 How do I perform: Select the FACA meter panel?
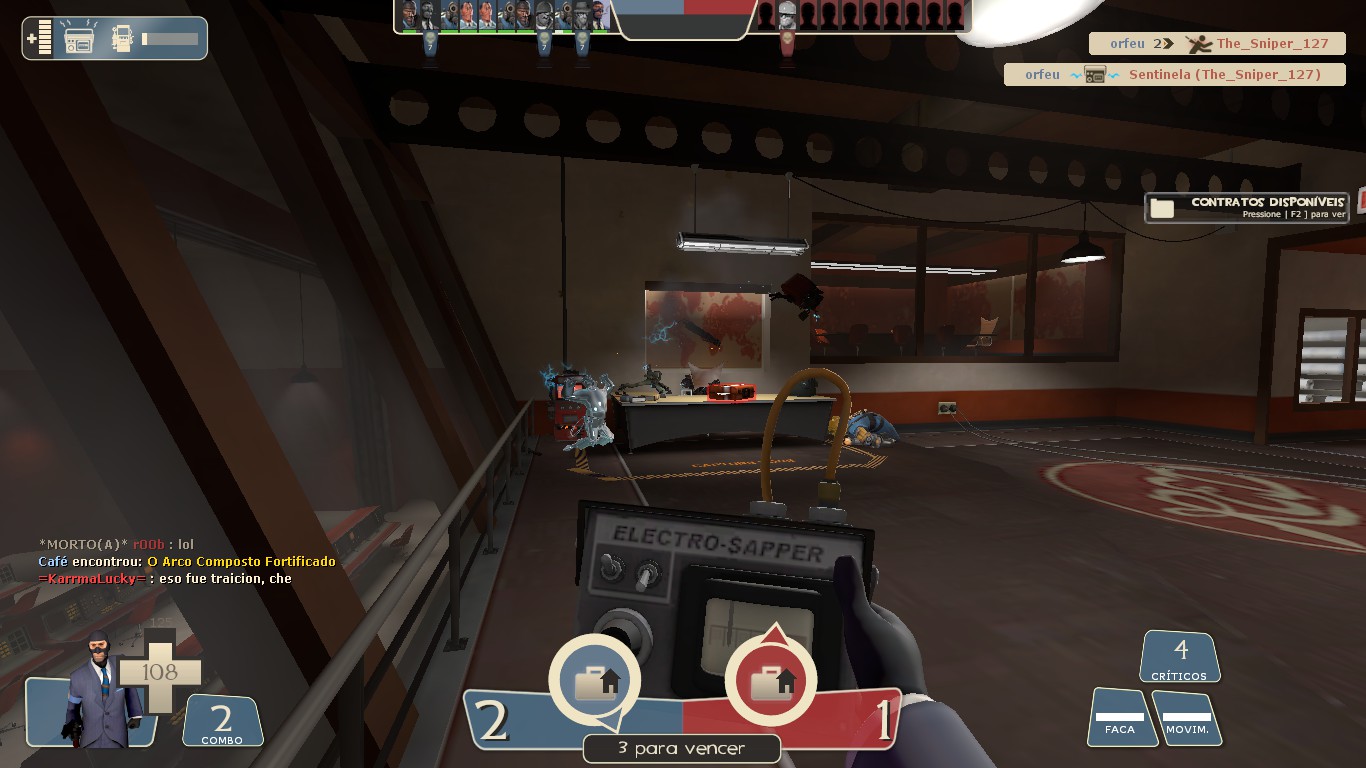pos(1119,718)
